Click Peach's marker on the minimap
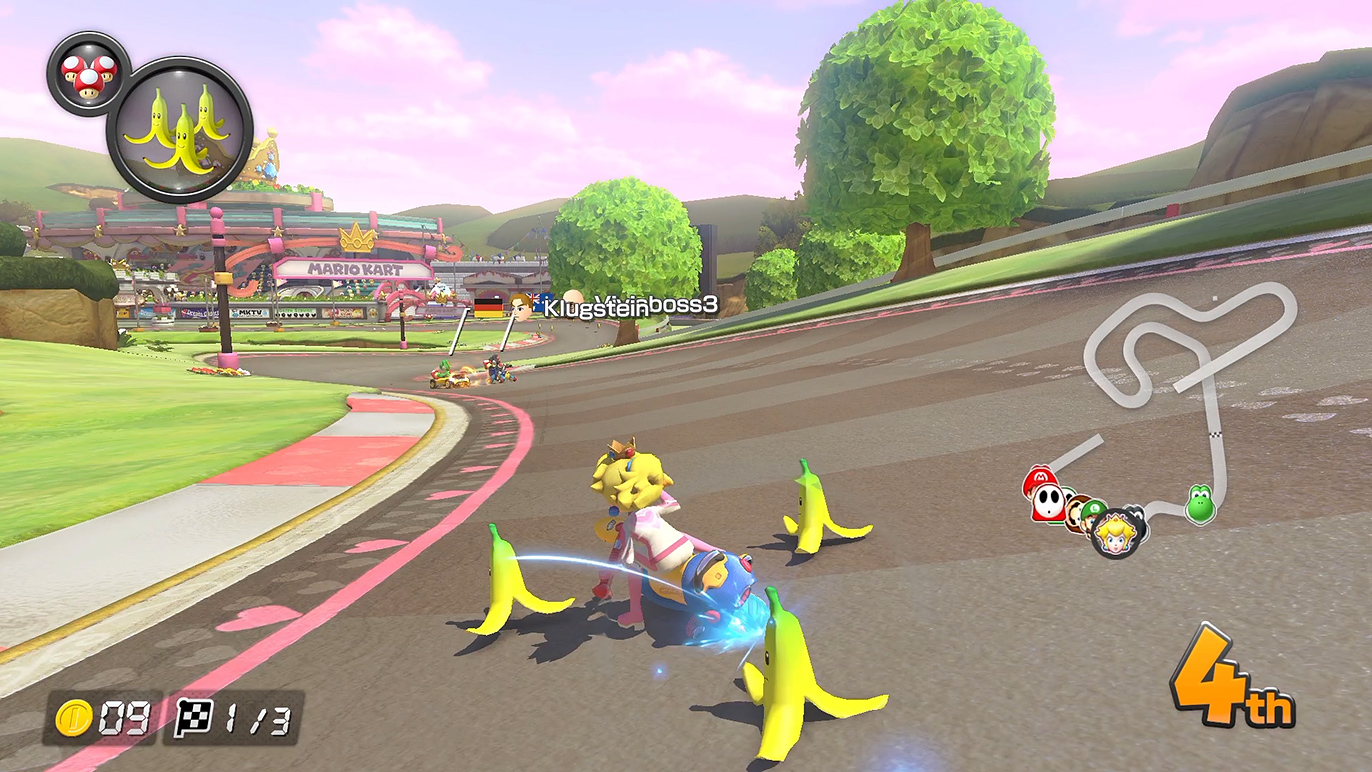The image size is (1372, 772). (x=1117, y=532)
